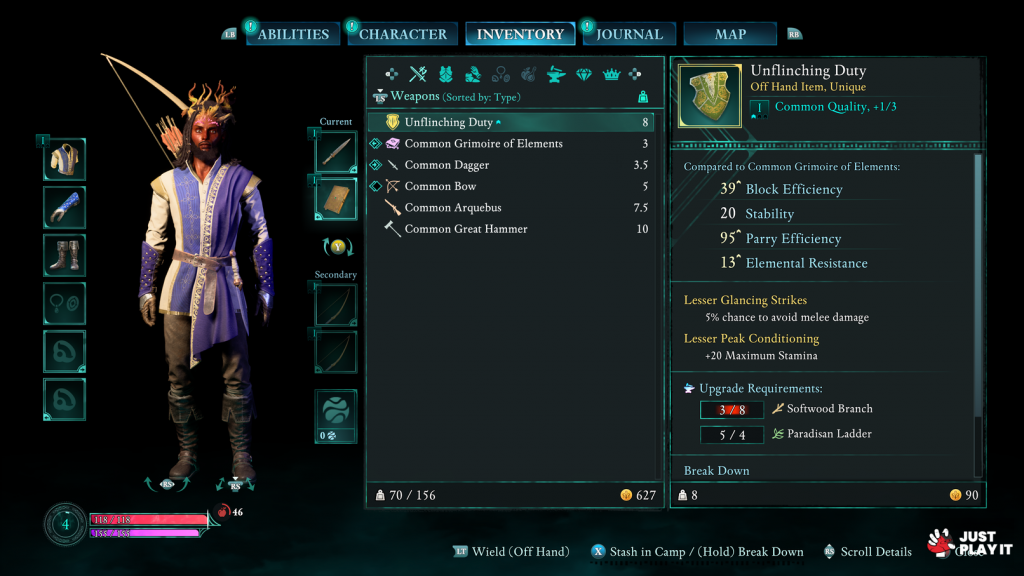Open the Character tab
This screenshot has height=576, width=1024.
point(402,34)
